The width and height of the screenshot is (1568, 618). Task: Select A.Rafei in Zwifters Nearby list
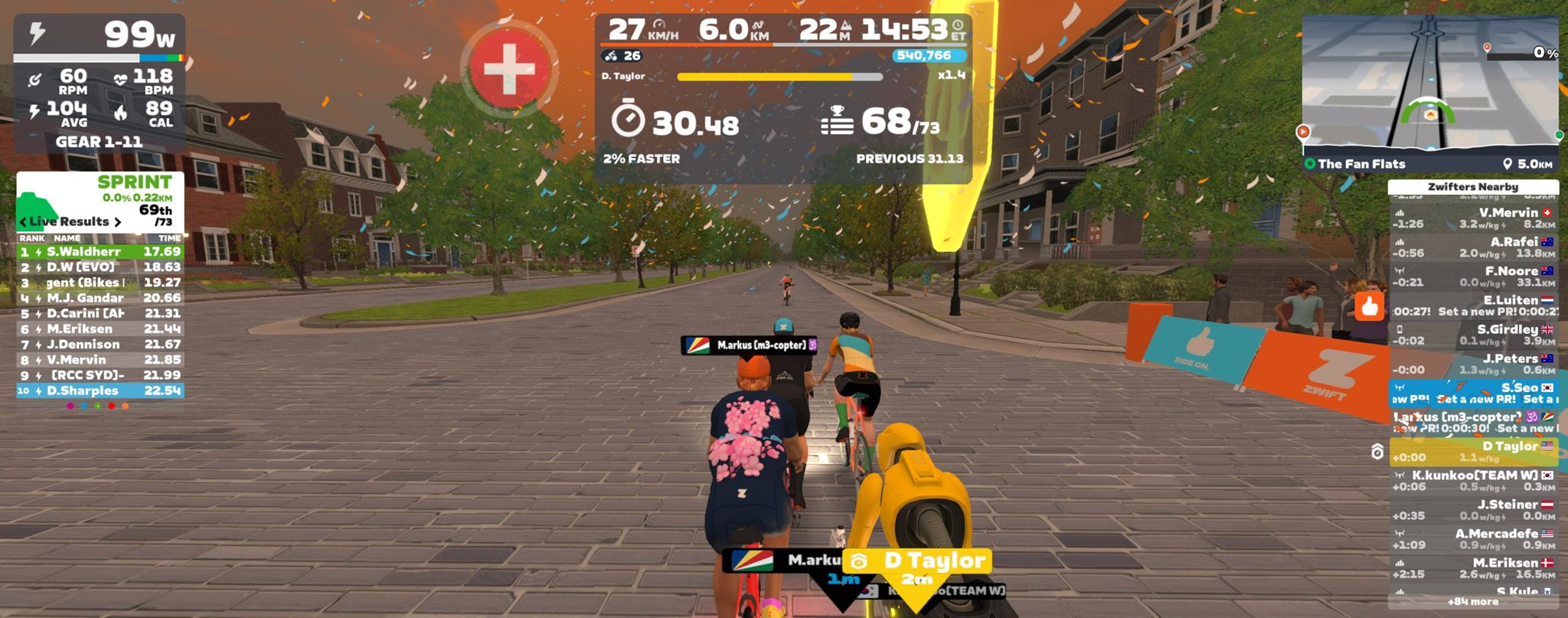click(1473, 247)
